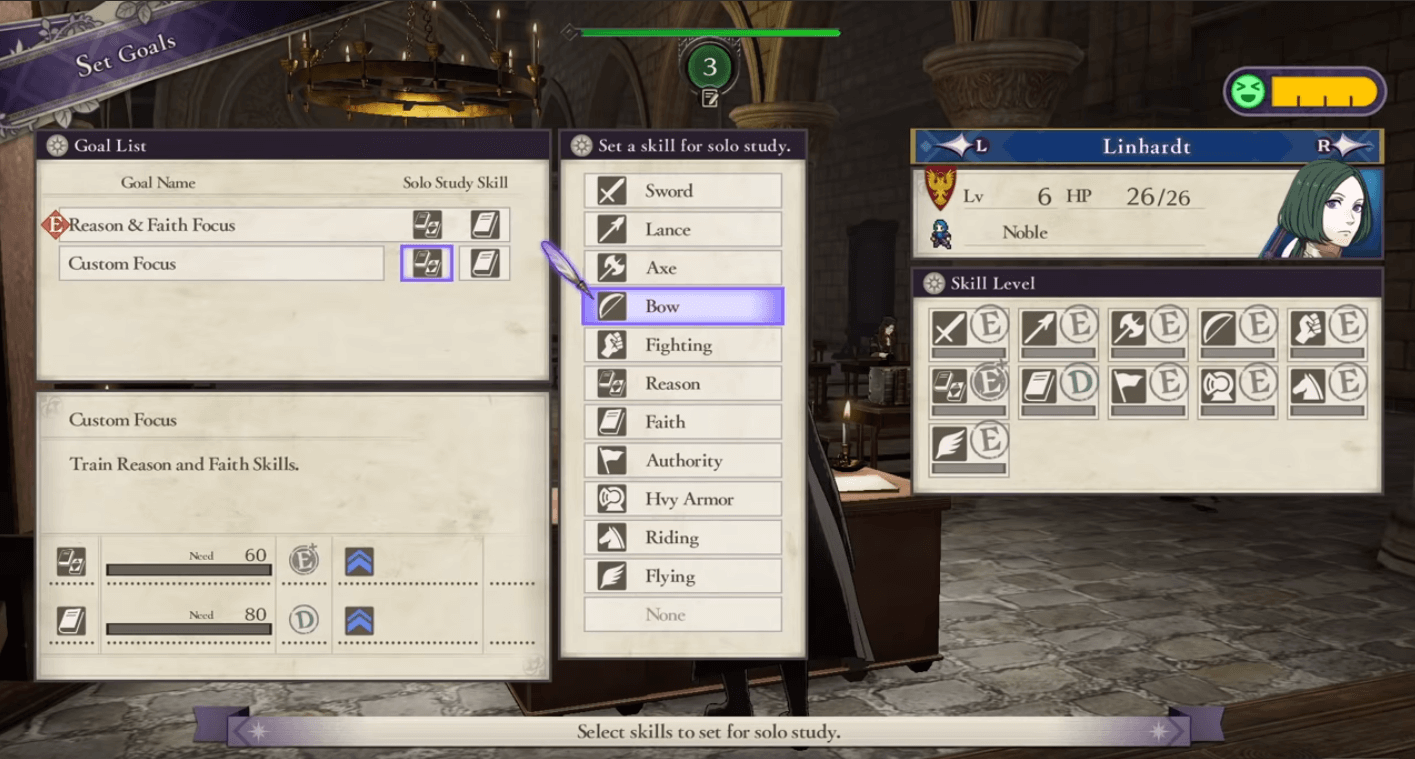Select the highlighted Bow skill
The image size is (1415, 759).
point(682,307)
